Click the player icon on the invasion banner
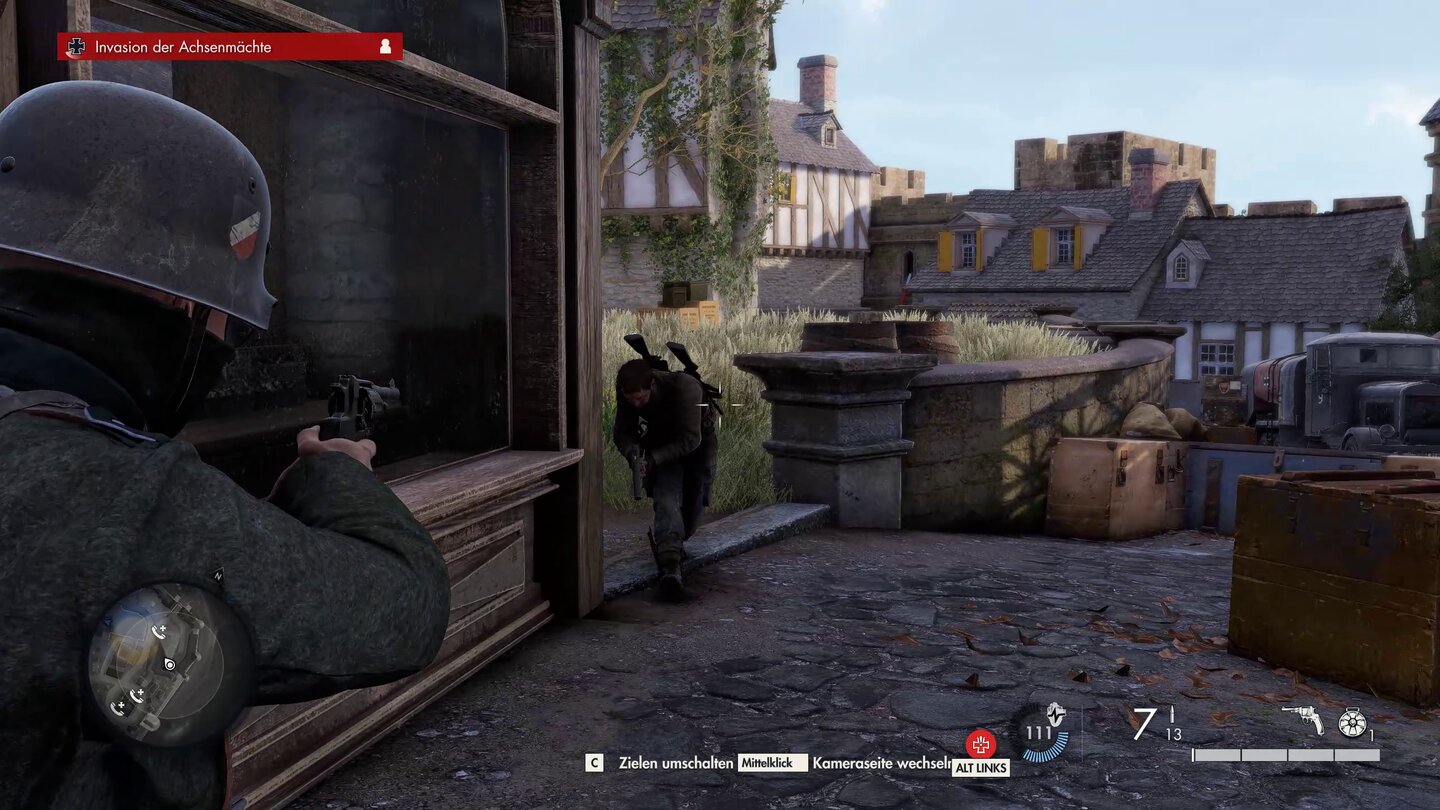The height and width of the screenshot is (810, 1440). click(385, 46)
